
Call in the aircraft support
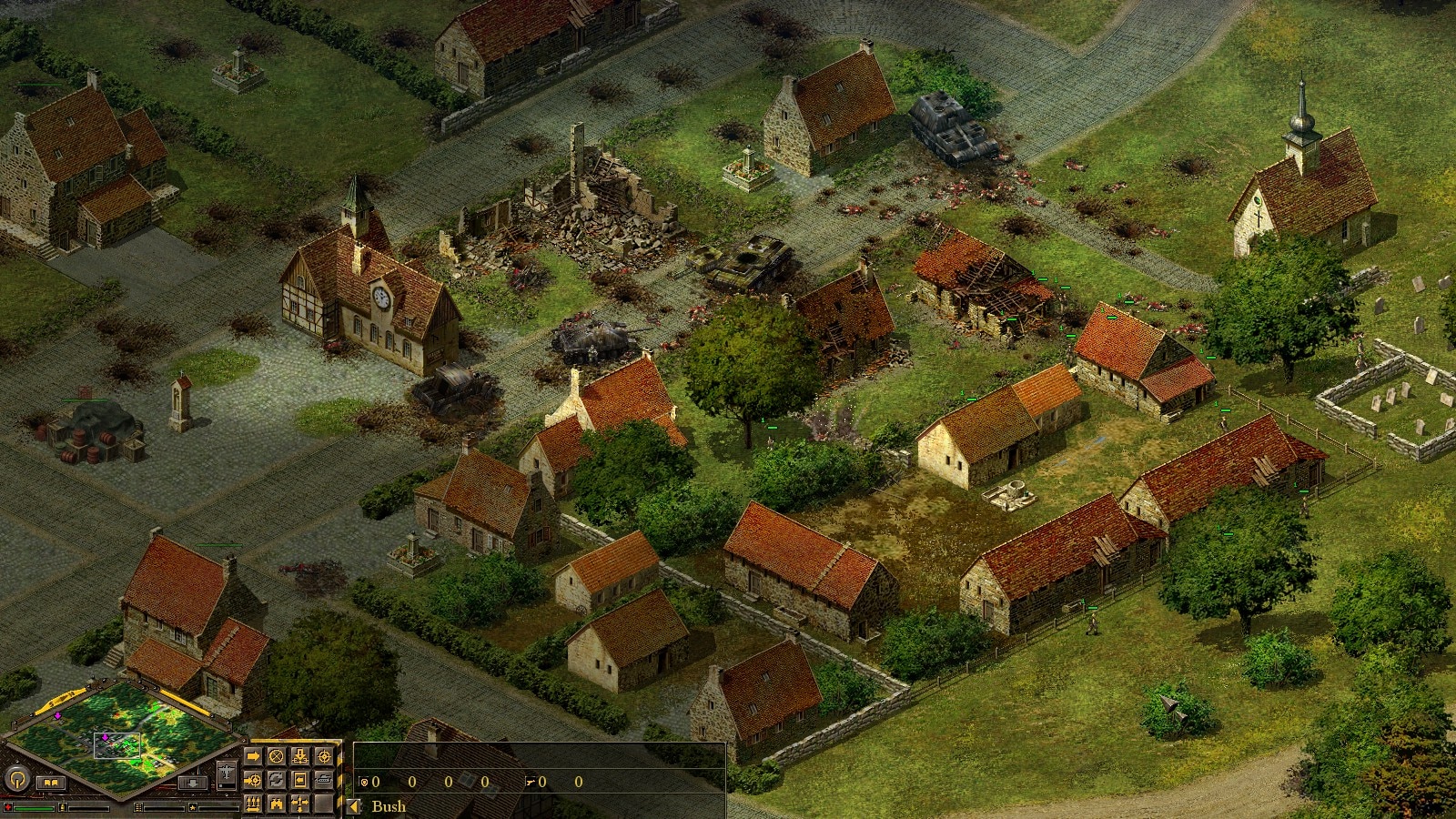226,774
